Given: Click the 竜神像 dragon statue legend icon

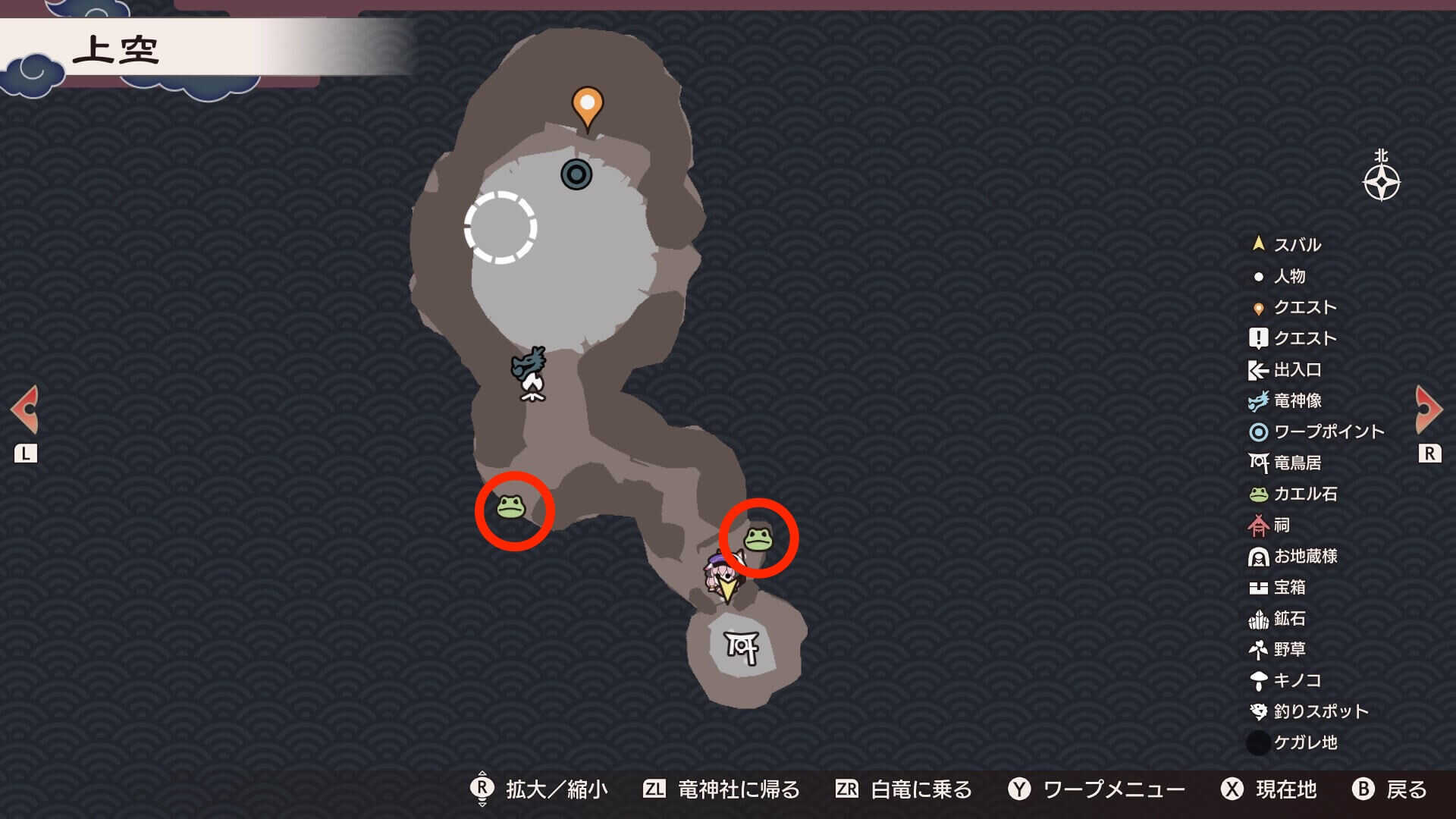Looking at the screenshot, I should tap(1259, 401).
